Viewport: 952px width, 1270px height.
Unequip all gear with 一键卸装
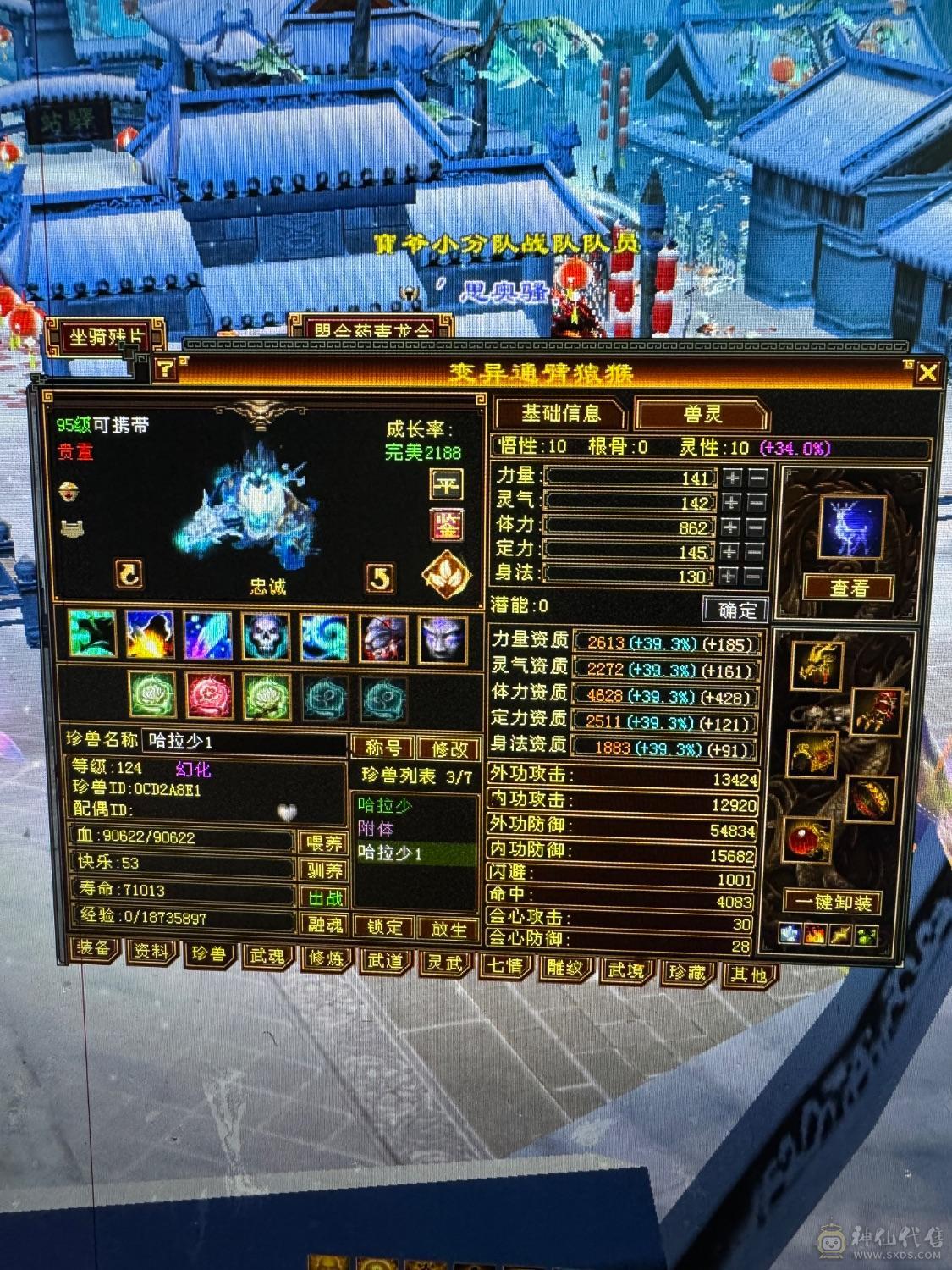pyautogui.click(x=833, y=903)
